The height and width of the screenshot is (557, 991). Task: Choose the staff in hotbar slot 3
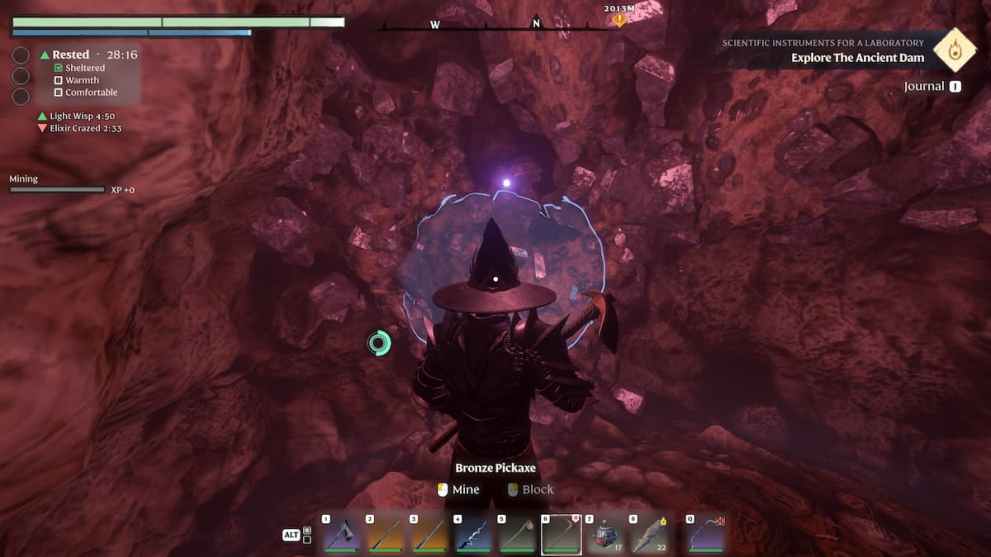(428, 534)
